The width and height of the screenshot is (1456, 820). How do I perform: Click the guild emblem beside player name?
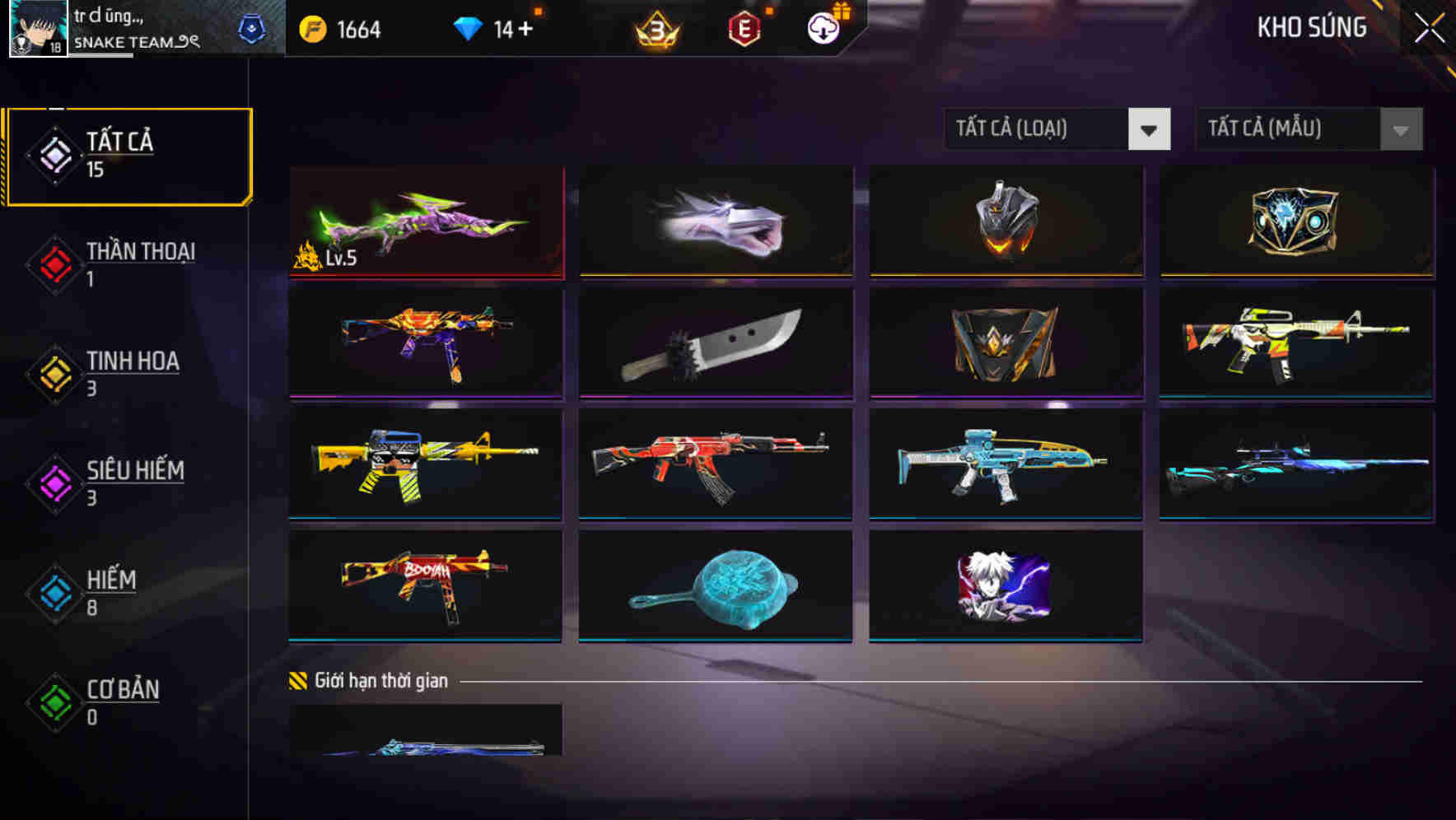pyautogui.click(x=253, y=27)
